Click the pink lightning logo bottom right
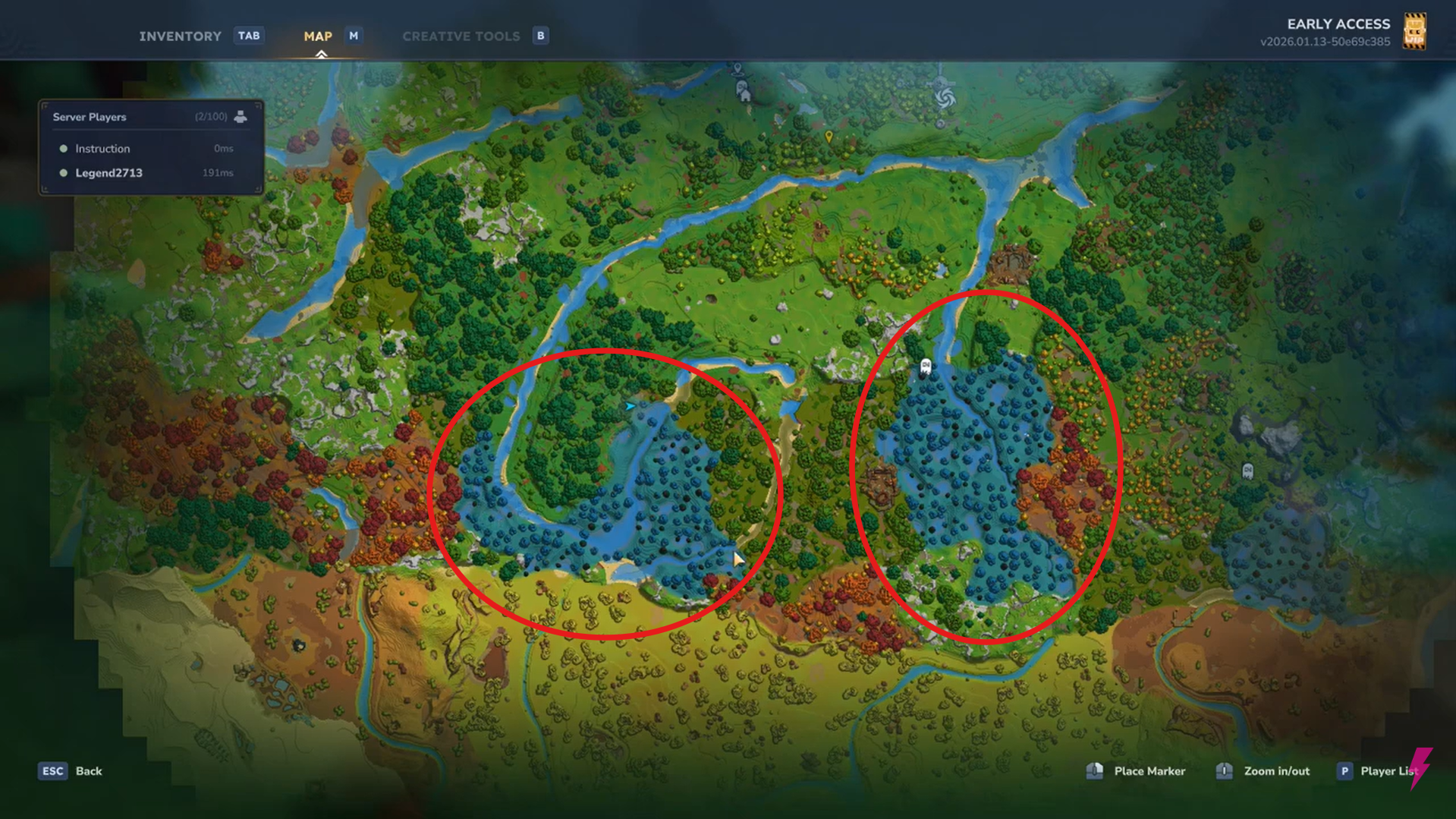The height and width of the screenshot is (819, 1456). click(1420, 769)
